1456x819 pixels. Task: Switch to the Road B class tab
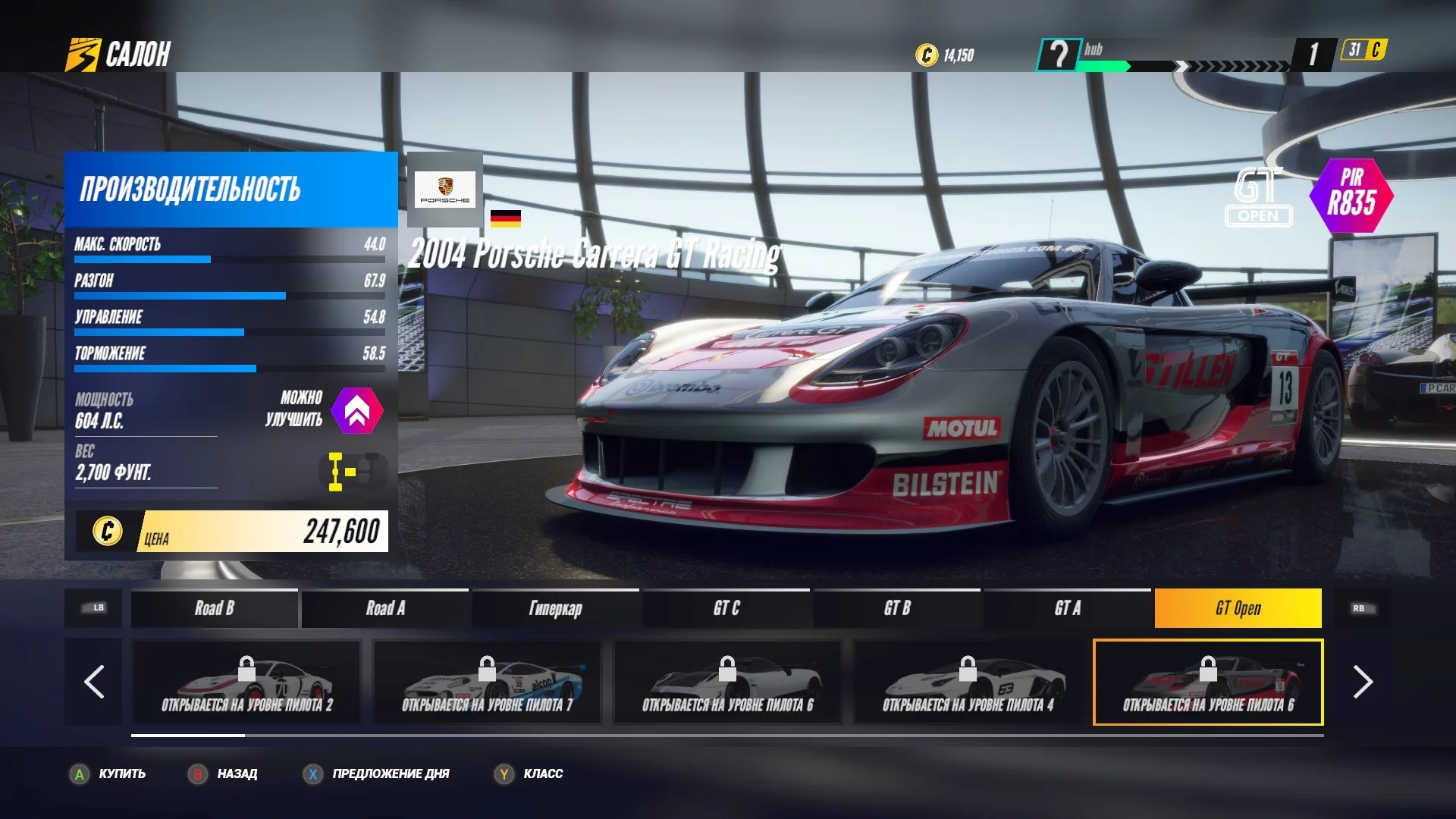[214, 608]
